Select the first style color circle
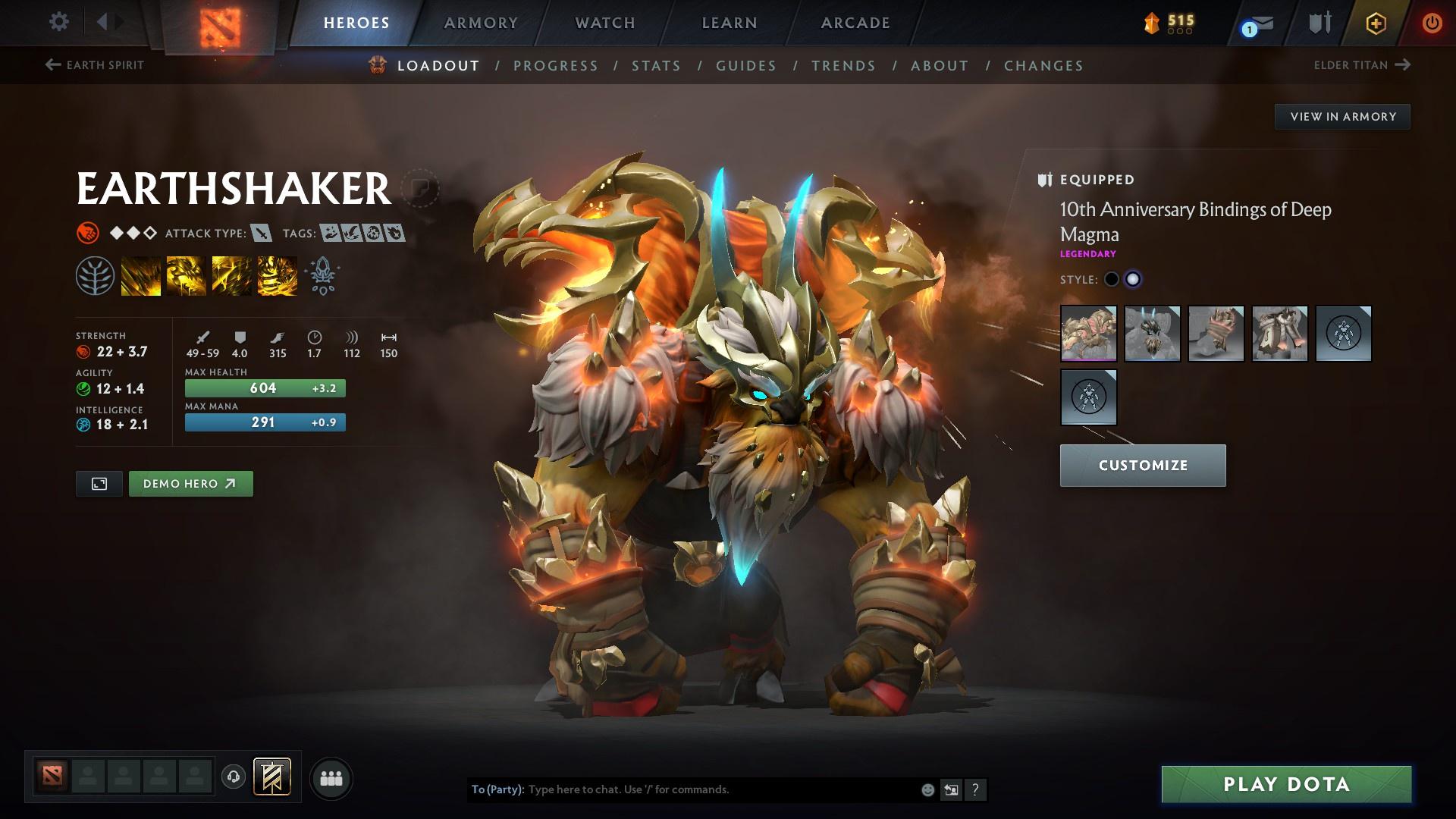 pyautogui.click(x=1112, y=279)
